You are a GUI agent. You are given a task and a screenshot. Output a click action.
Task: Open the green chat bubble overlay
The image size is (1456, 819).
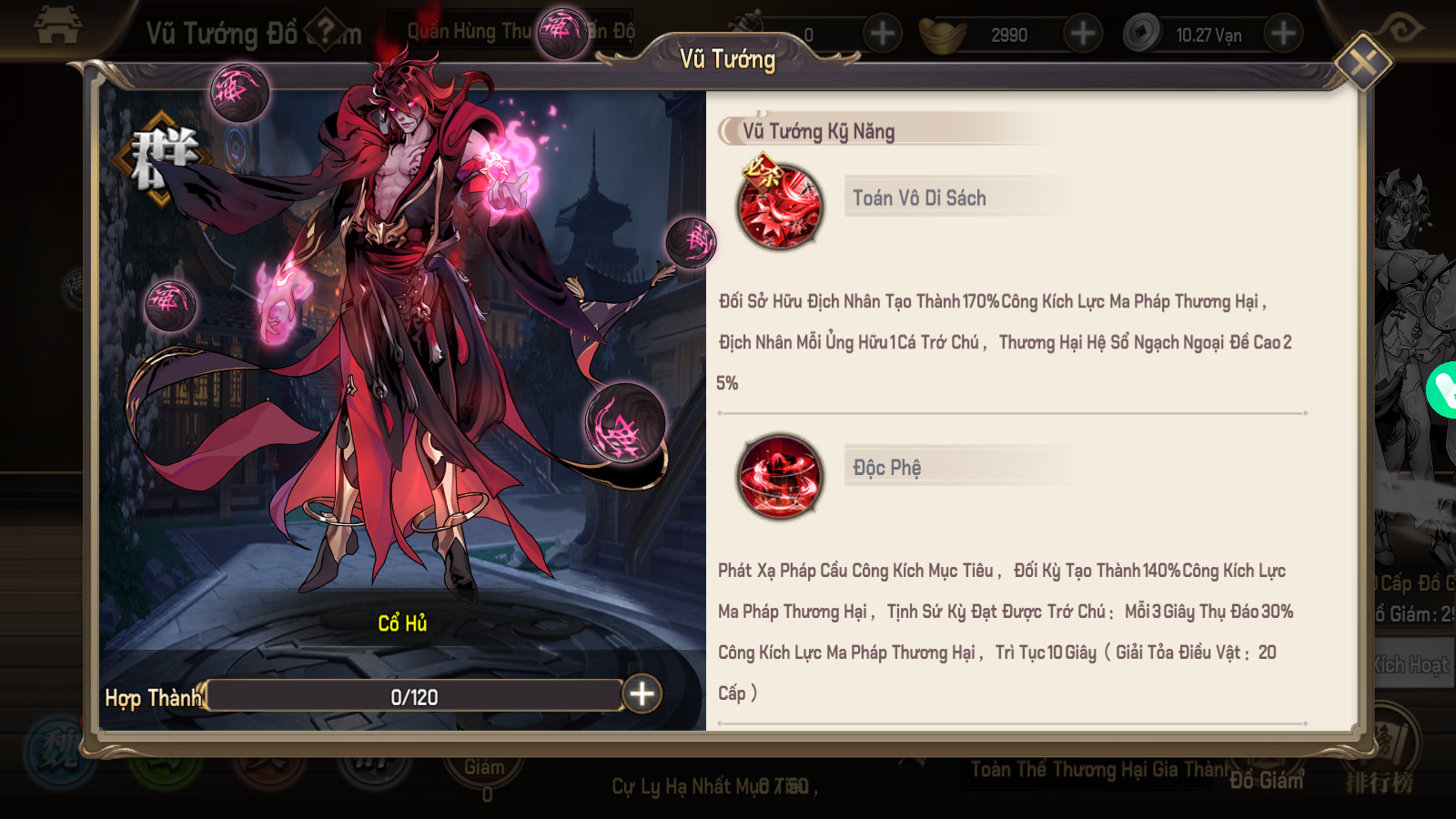1441,389
